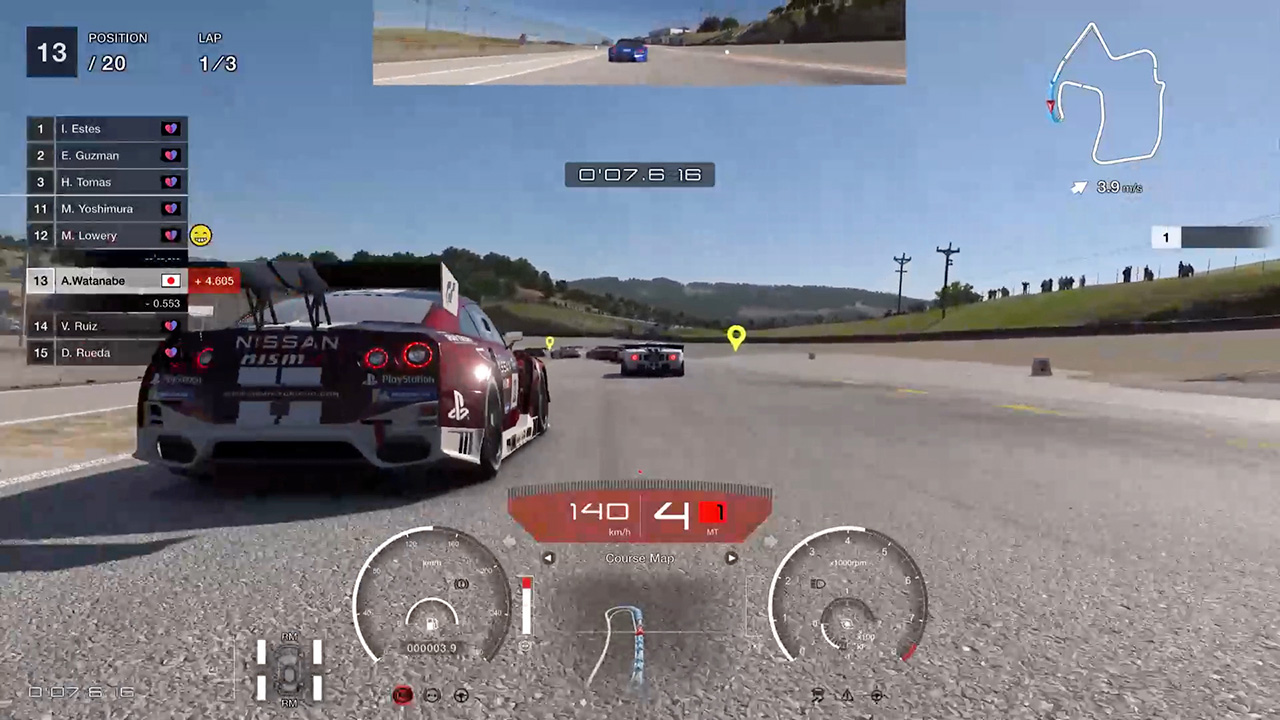Click the rear-view mirror display
The height and width of the screenshot is (720, 1280).
(x=639, y=42)
